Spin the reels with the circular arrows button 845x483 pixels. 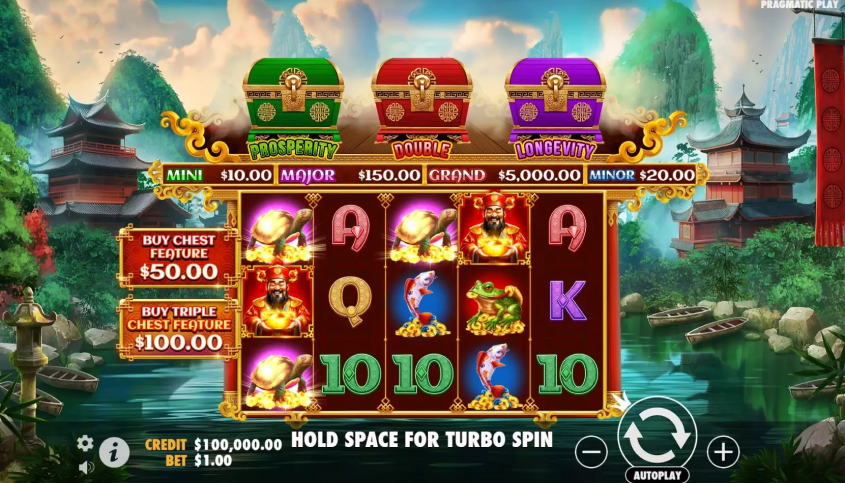pos(656,436)
